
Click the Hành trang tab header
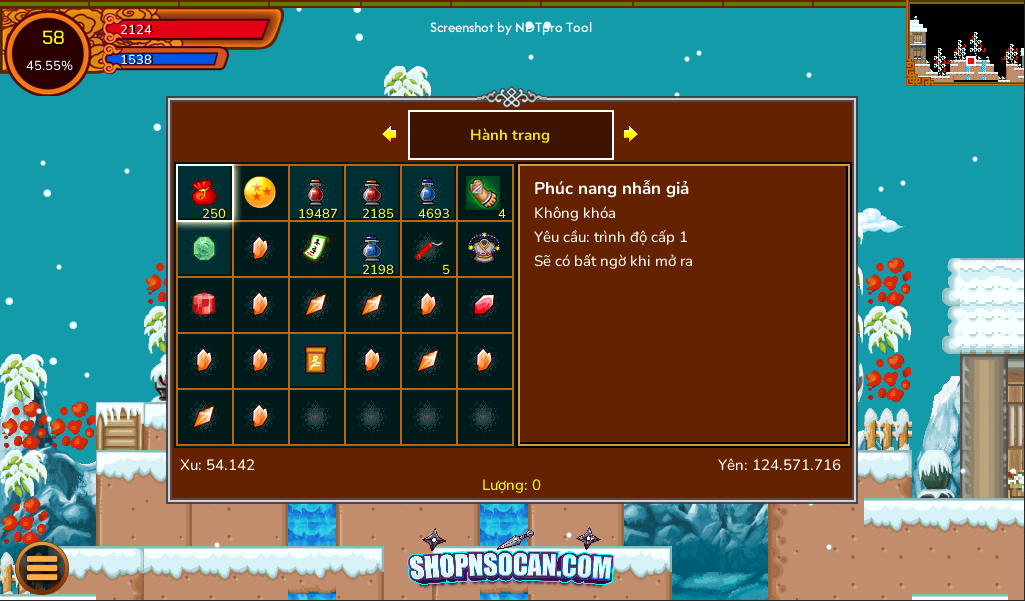(510, 135)
